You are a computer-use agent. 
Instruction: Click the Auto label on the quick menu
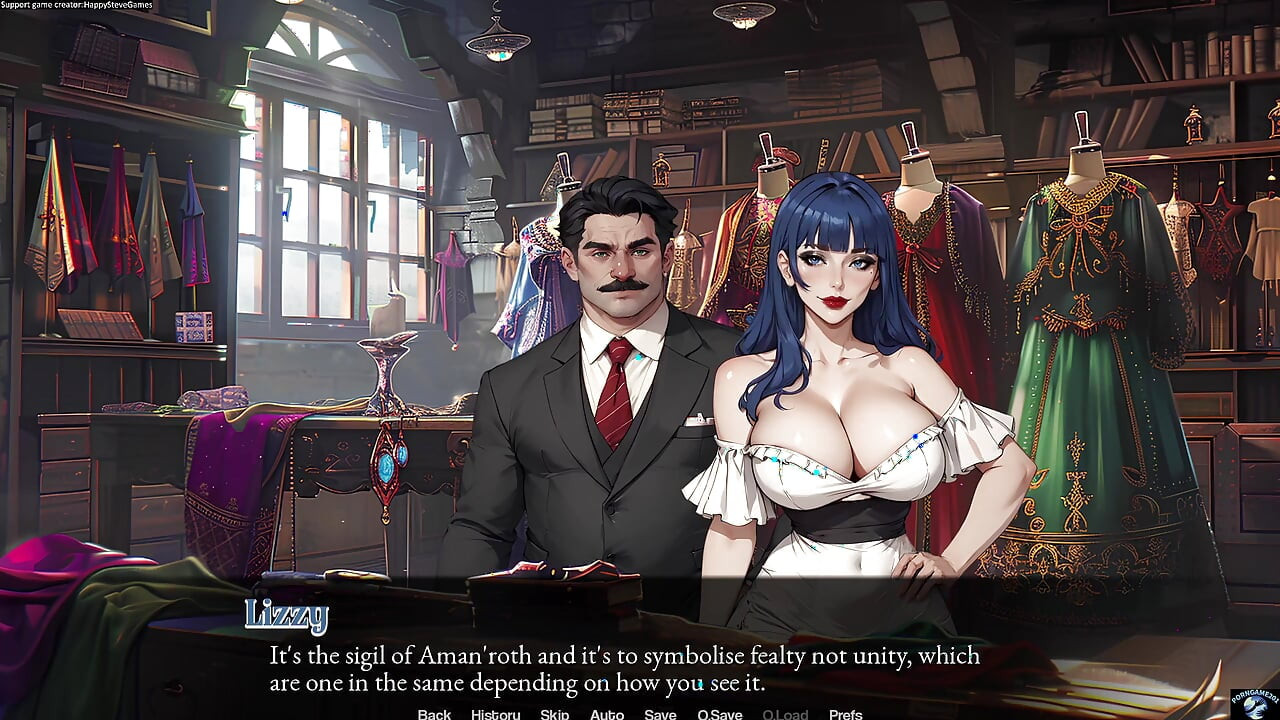(x=607, y=714)
